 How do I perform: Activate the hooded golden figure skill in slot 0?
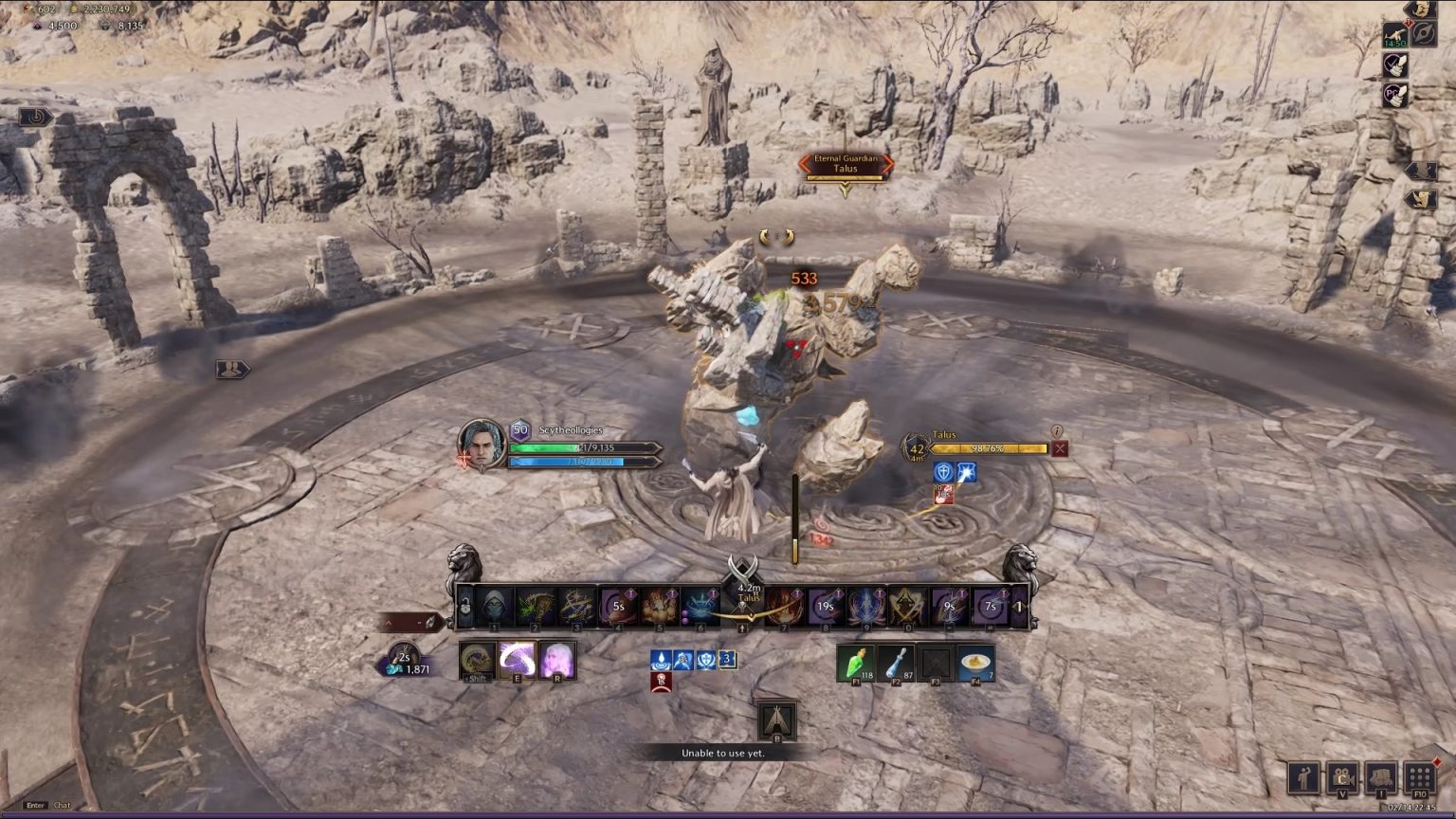908,607
